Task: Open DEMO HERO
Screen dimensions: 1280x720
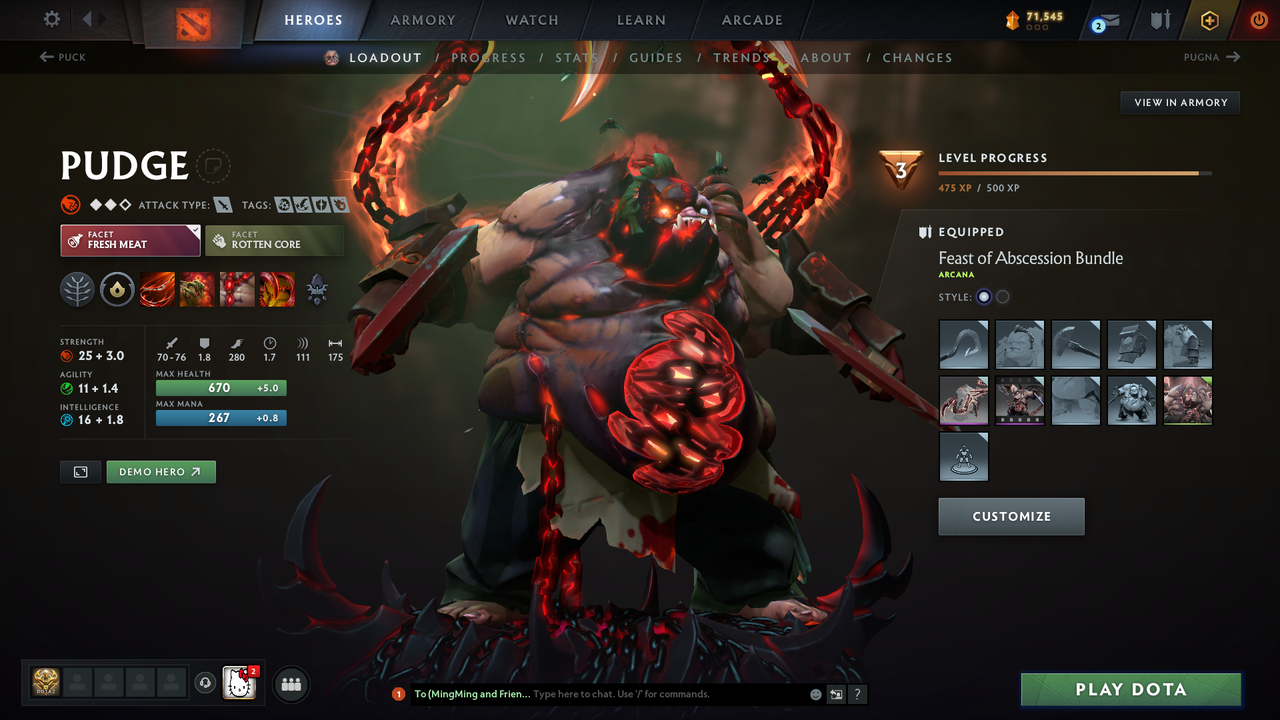Action: point(161,471)
